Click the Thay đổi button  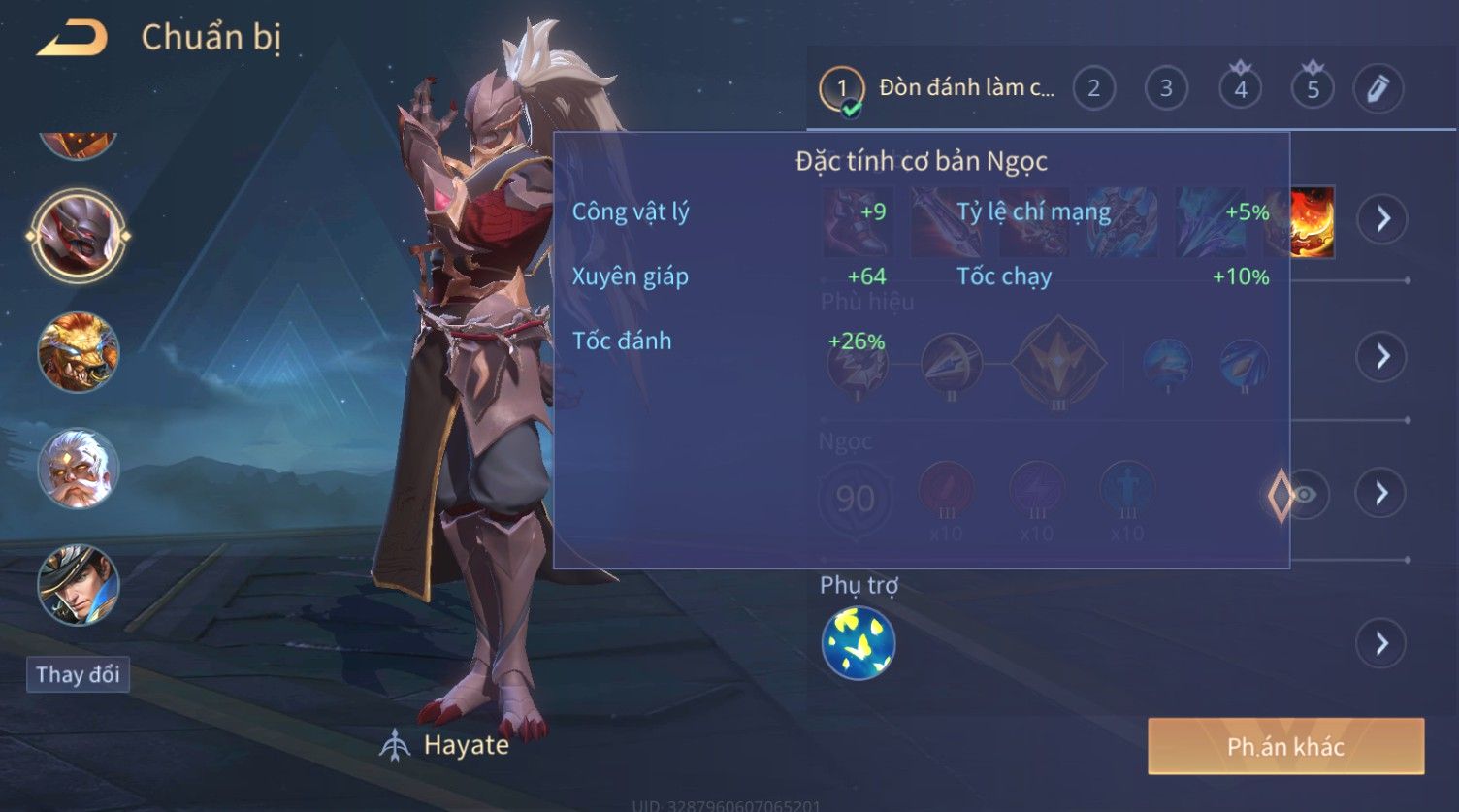78,674
